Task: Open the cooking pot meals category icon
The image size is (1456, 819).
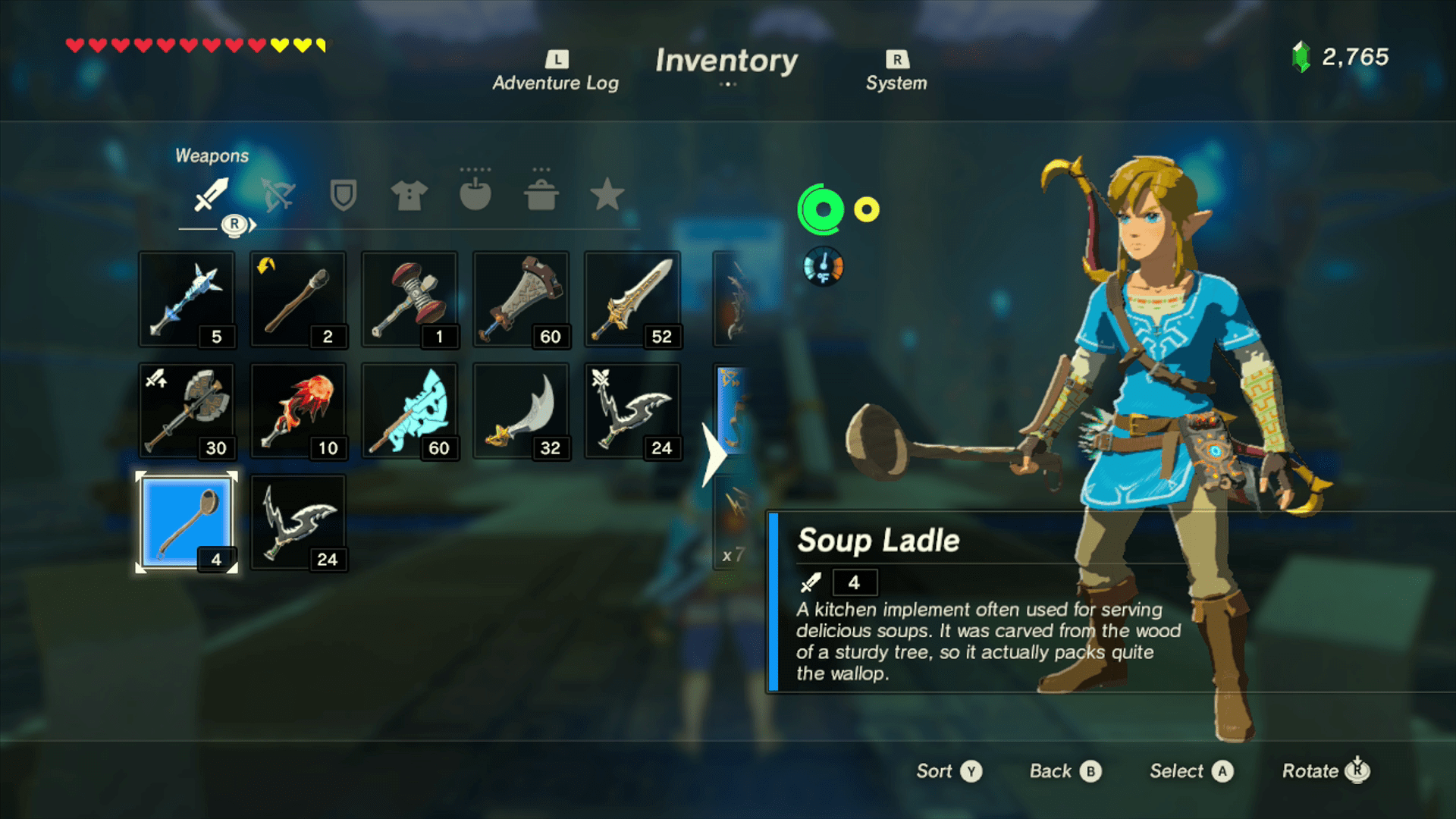Action: pos(541,196)
